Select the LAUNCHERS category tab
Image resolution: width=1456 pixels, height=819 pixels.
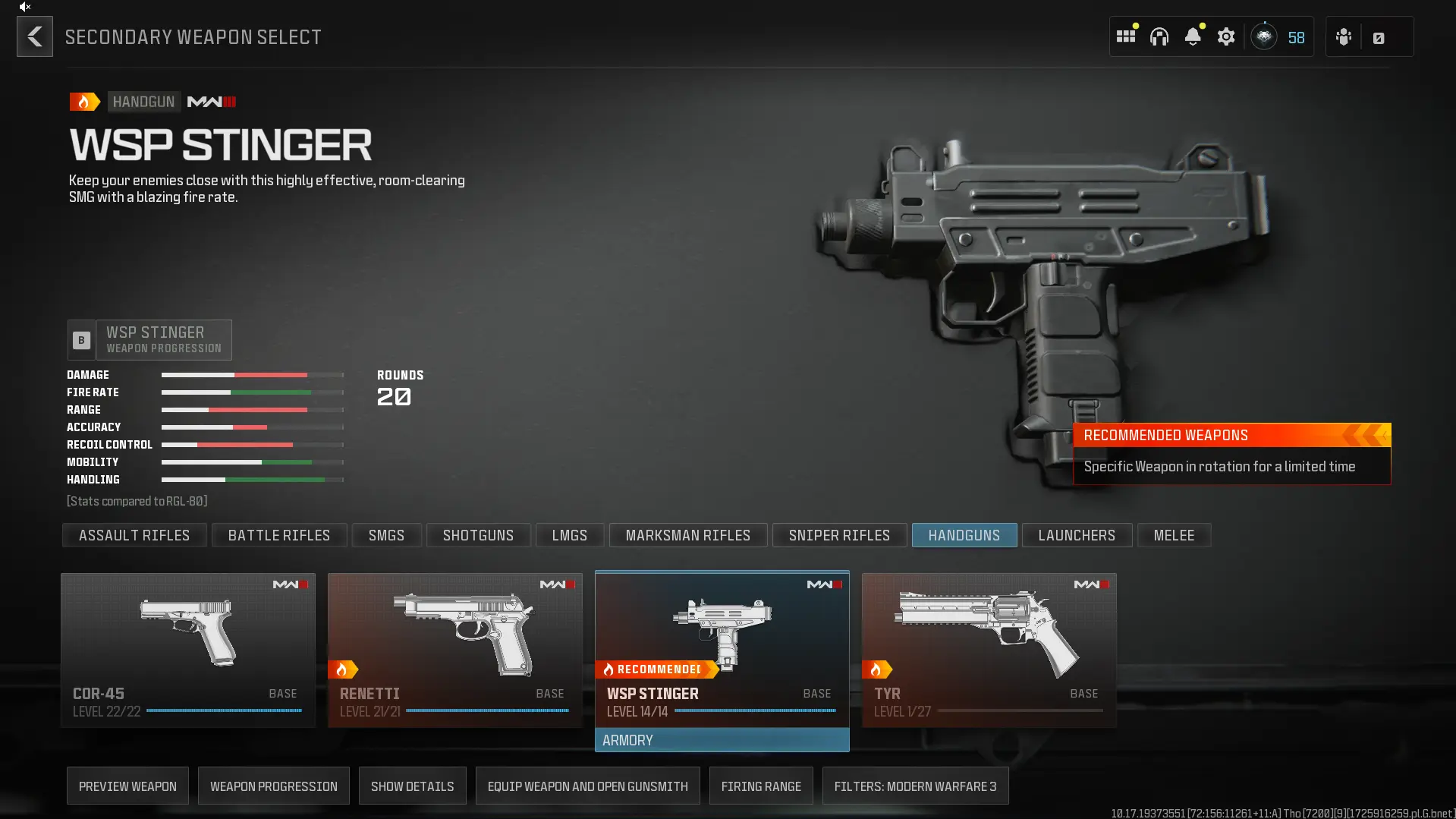[1077, 535]
